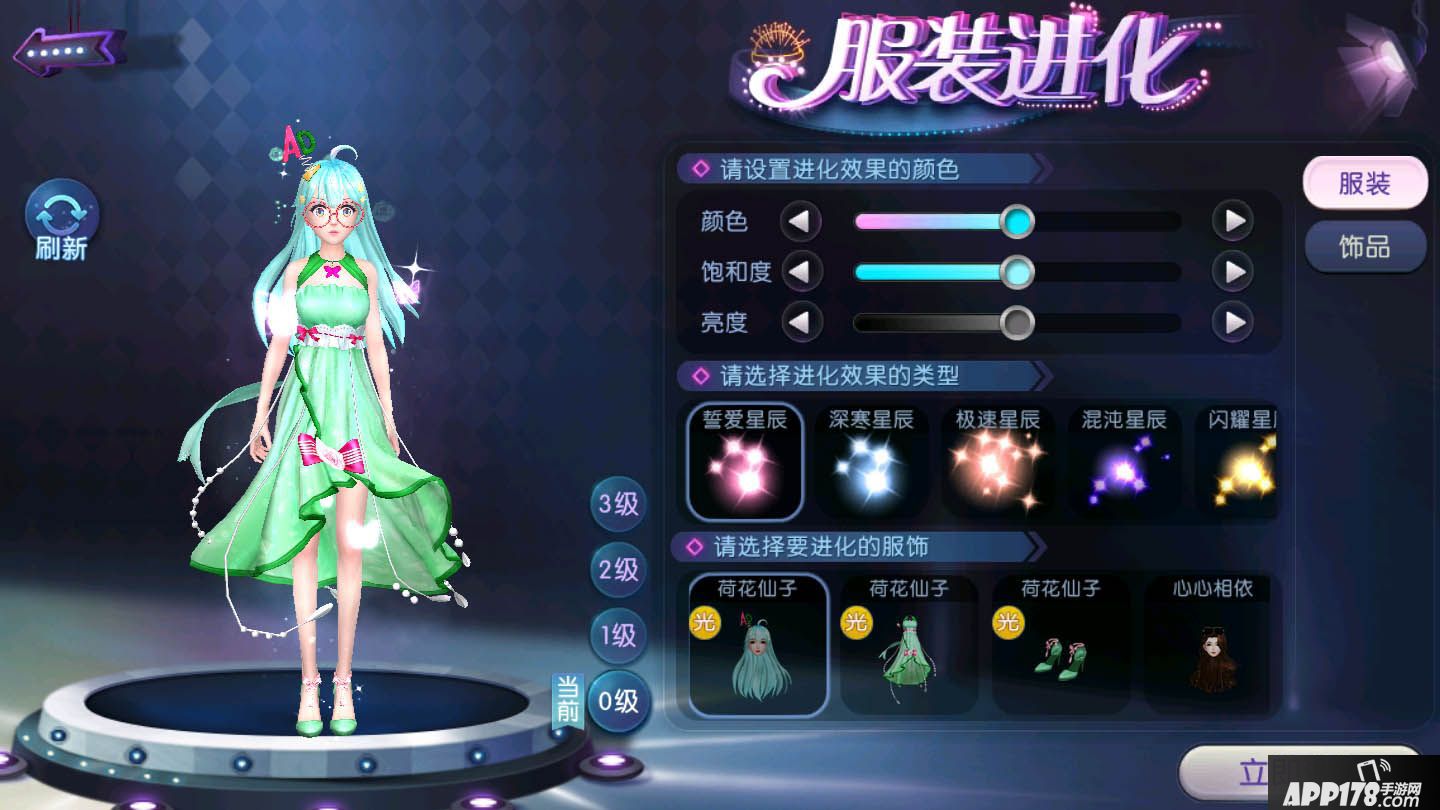The image size is (1440, 810).
Task: Select the 誓爱星辰 pink star effect
Action: (x=744, y=462)
